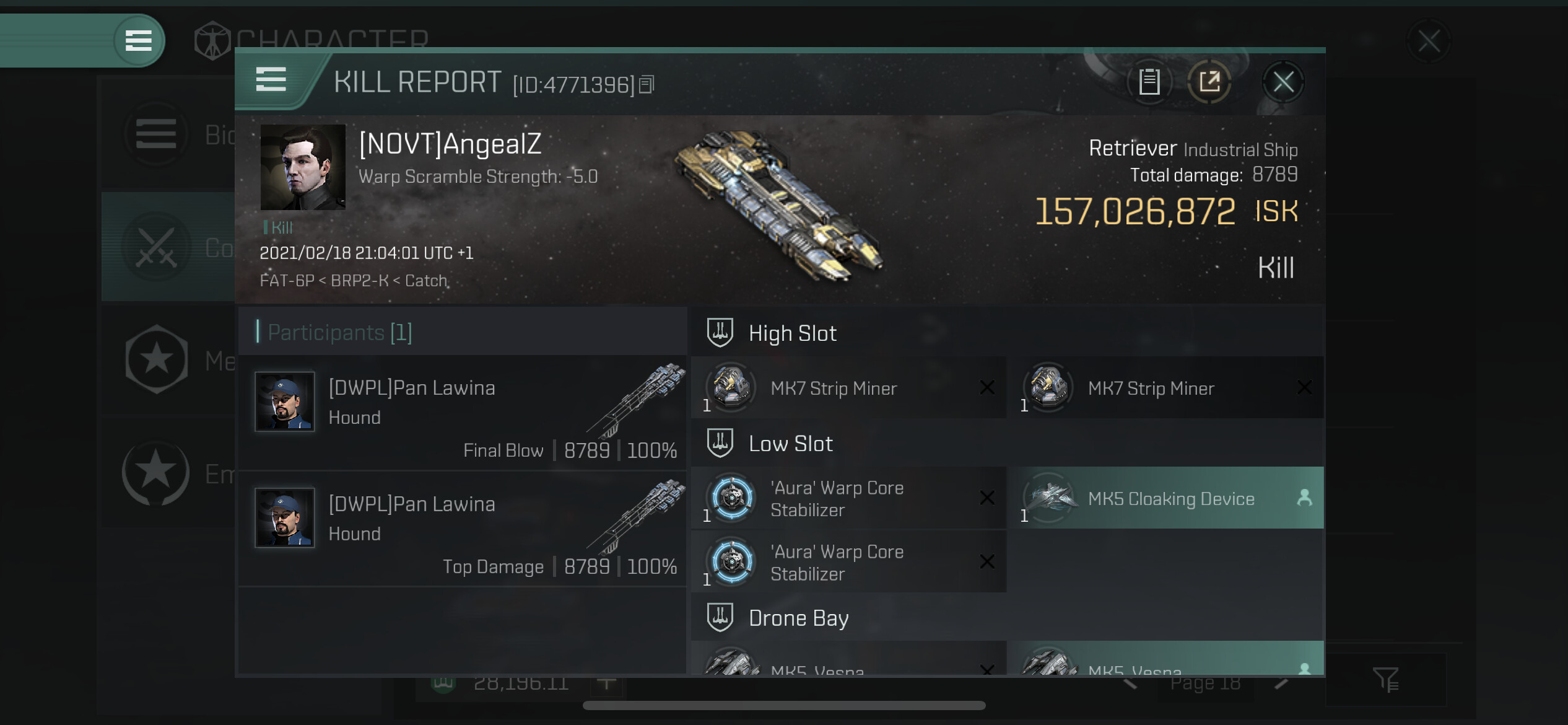Share the kill report externally
Viewport: 1568px width, 725px height.
point(1209,82)
